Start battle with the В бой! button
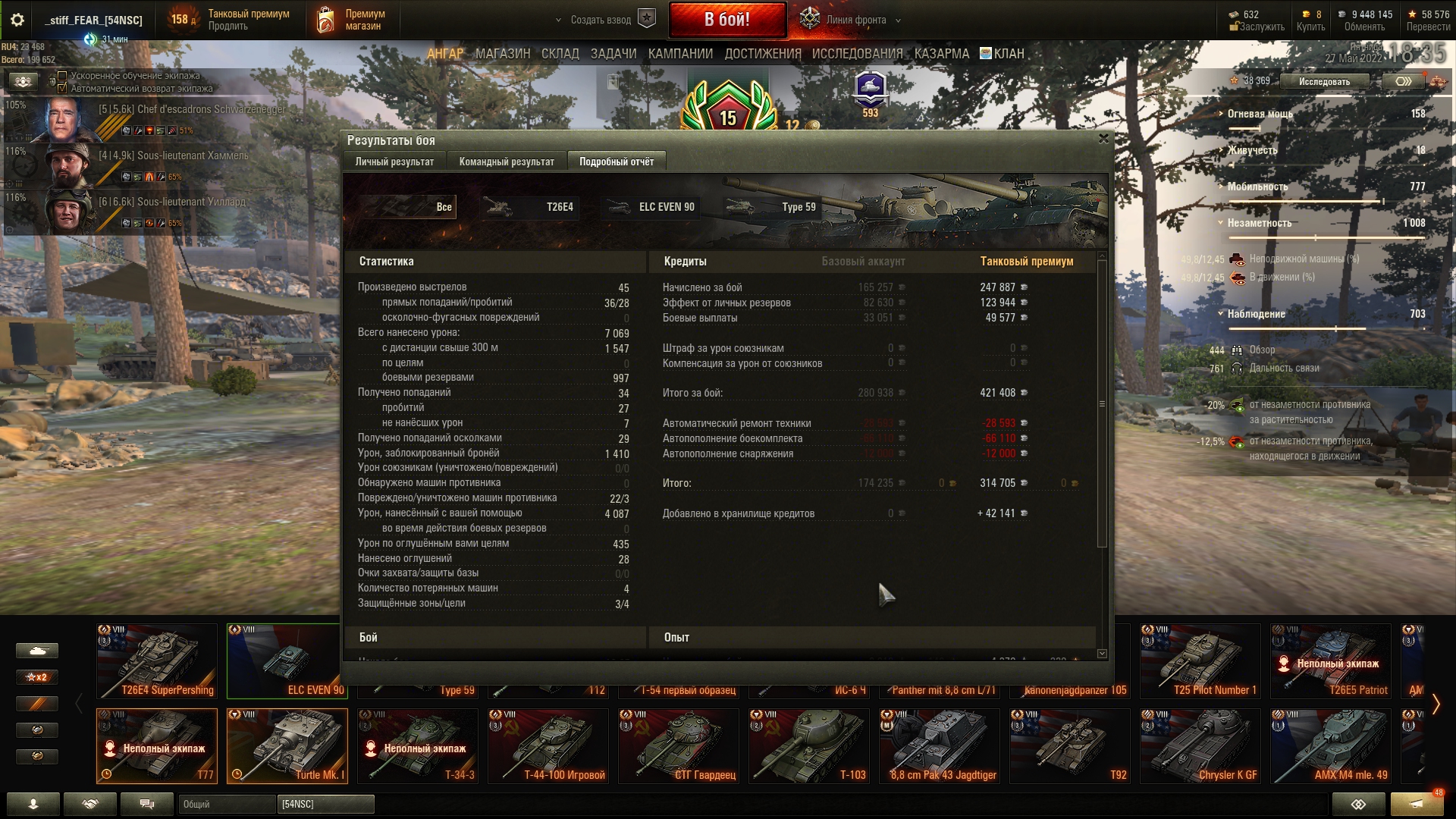Screen dimensions: 1456x819 click(x=727, y=20)
